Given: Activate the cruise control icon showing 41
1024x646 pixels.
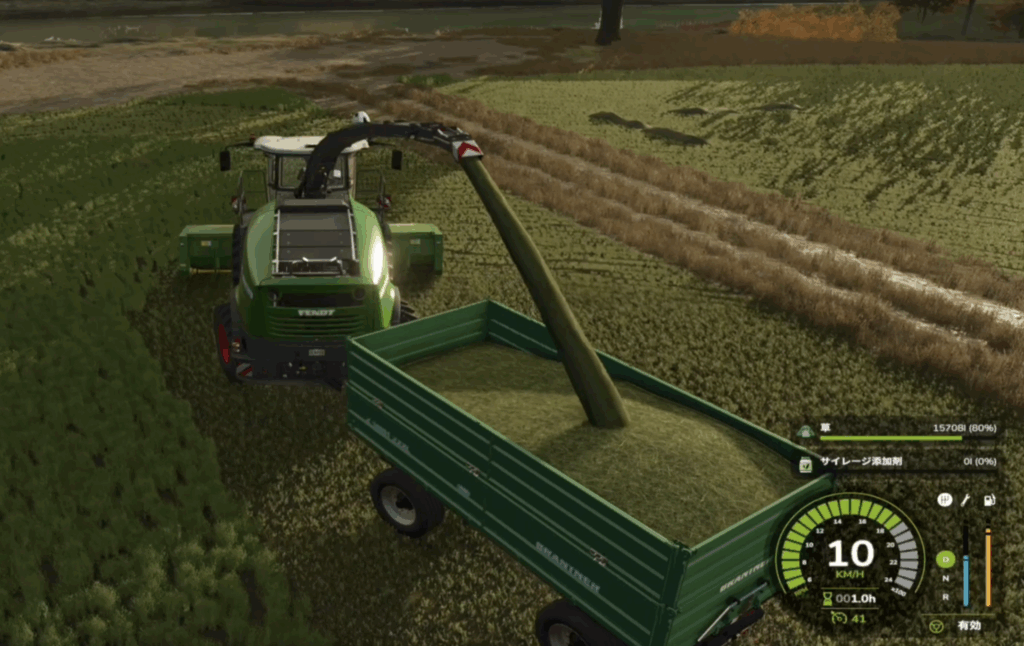Looking at the screenshot, I should pyautogui.click(x=836, y=617).
